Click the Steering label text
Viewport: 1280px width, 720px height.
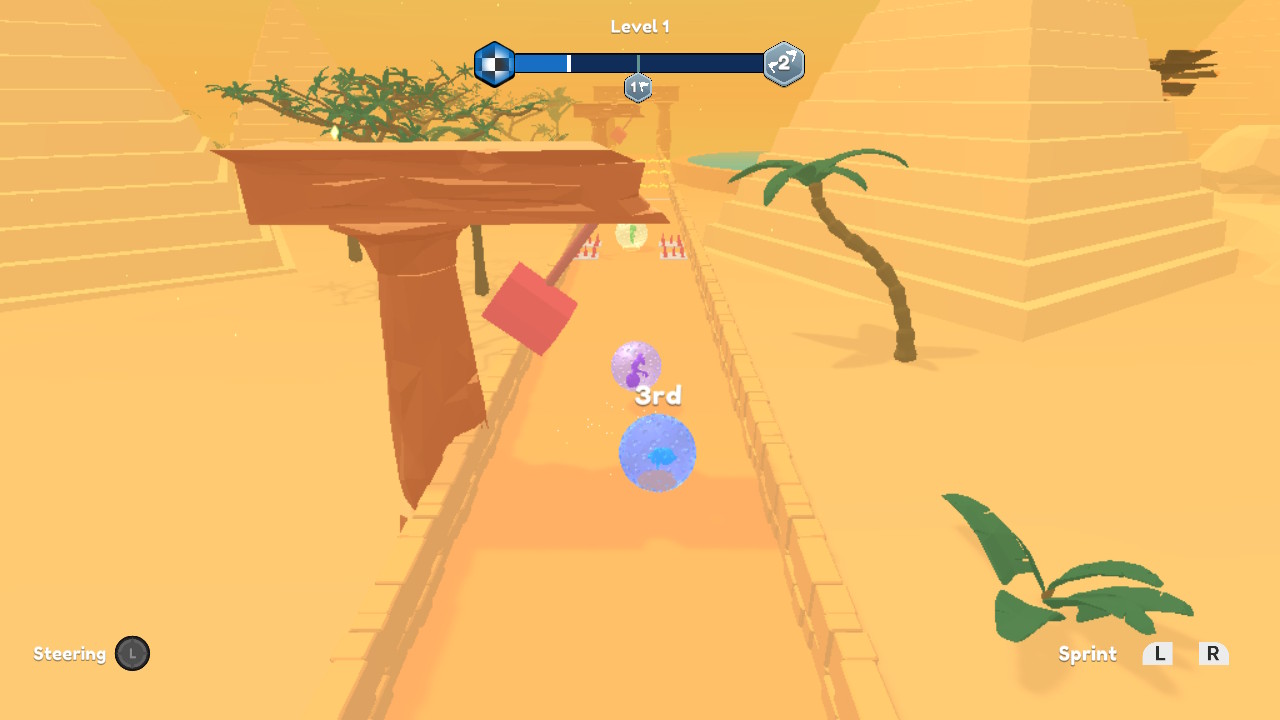pyautogui.click(x=69, y=654)
